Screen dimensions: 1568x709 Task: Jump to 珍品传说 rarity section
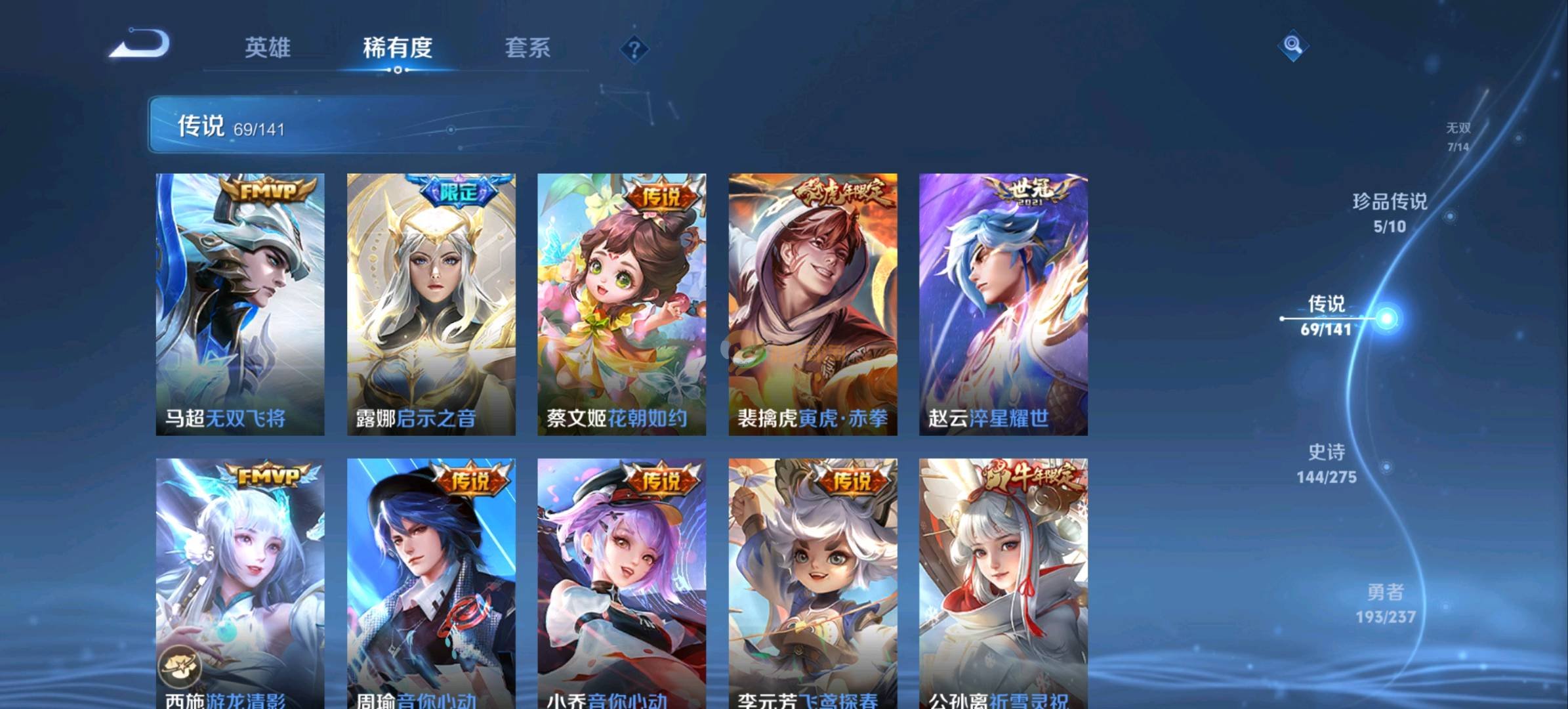[x=1390, y=213]
